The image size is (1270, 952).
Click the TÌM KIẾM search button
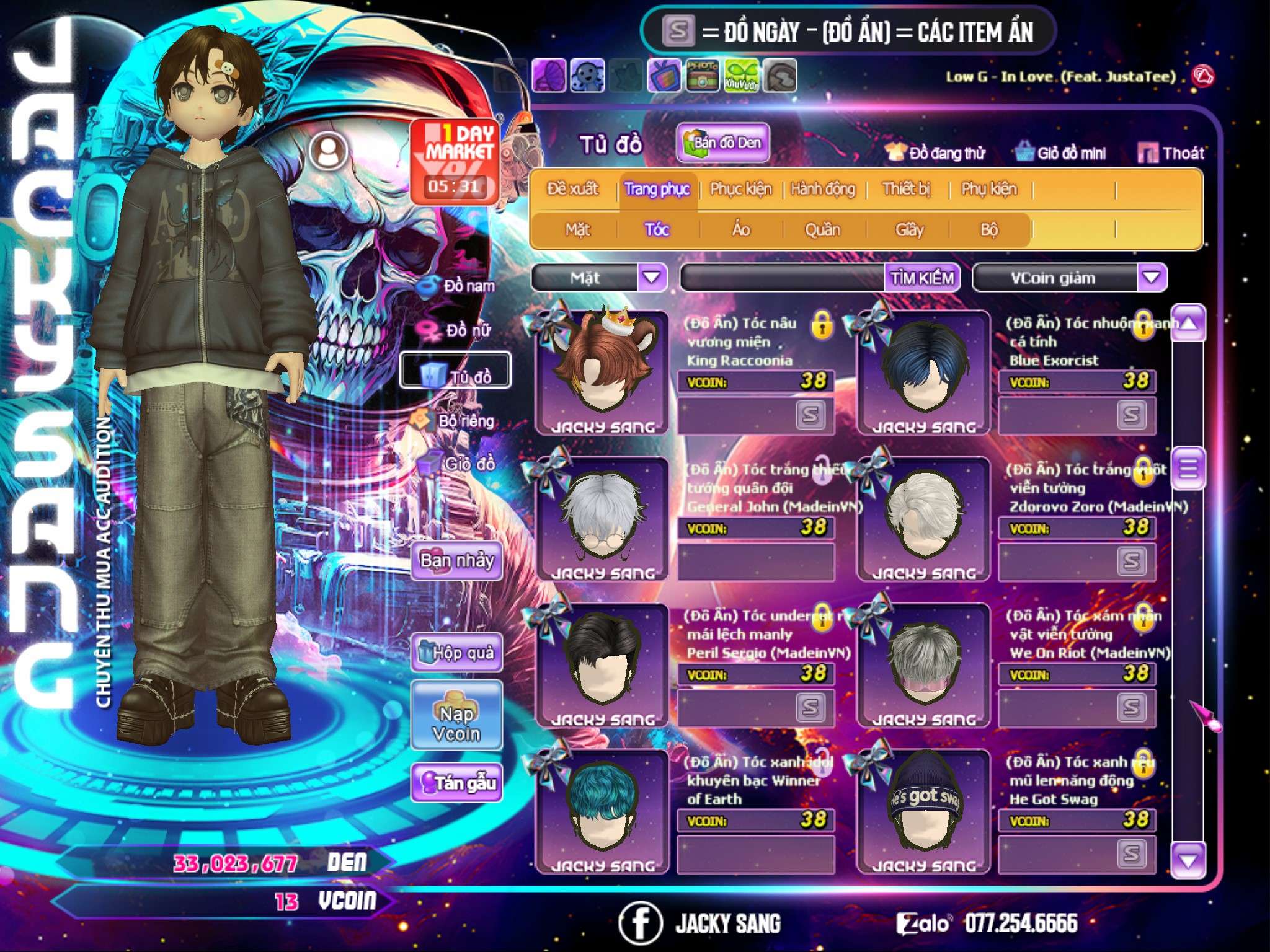click(922, 278)
